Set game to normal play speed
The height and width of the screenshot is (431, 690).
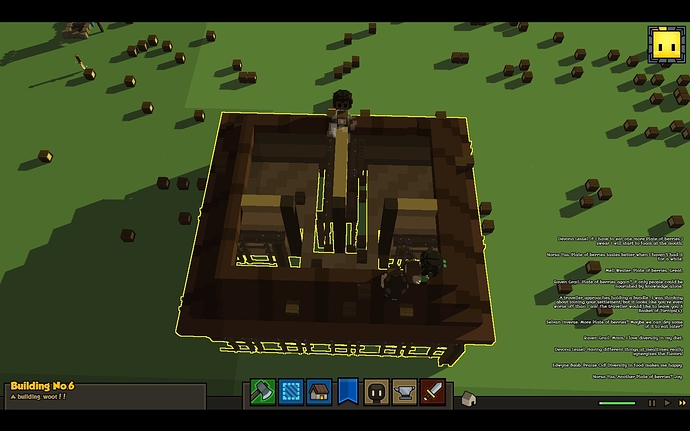[665, 403]
